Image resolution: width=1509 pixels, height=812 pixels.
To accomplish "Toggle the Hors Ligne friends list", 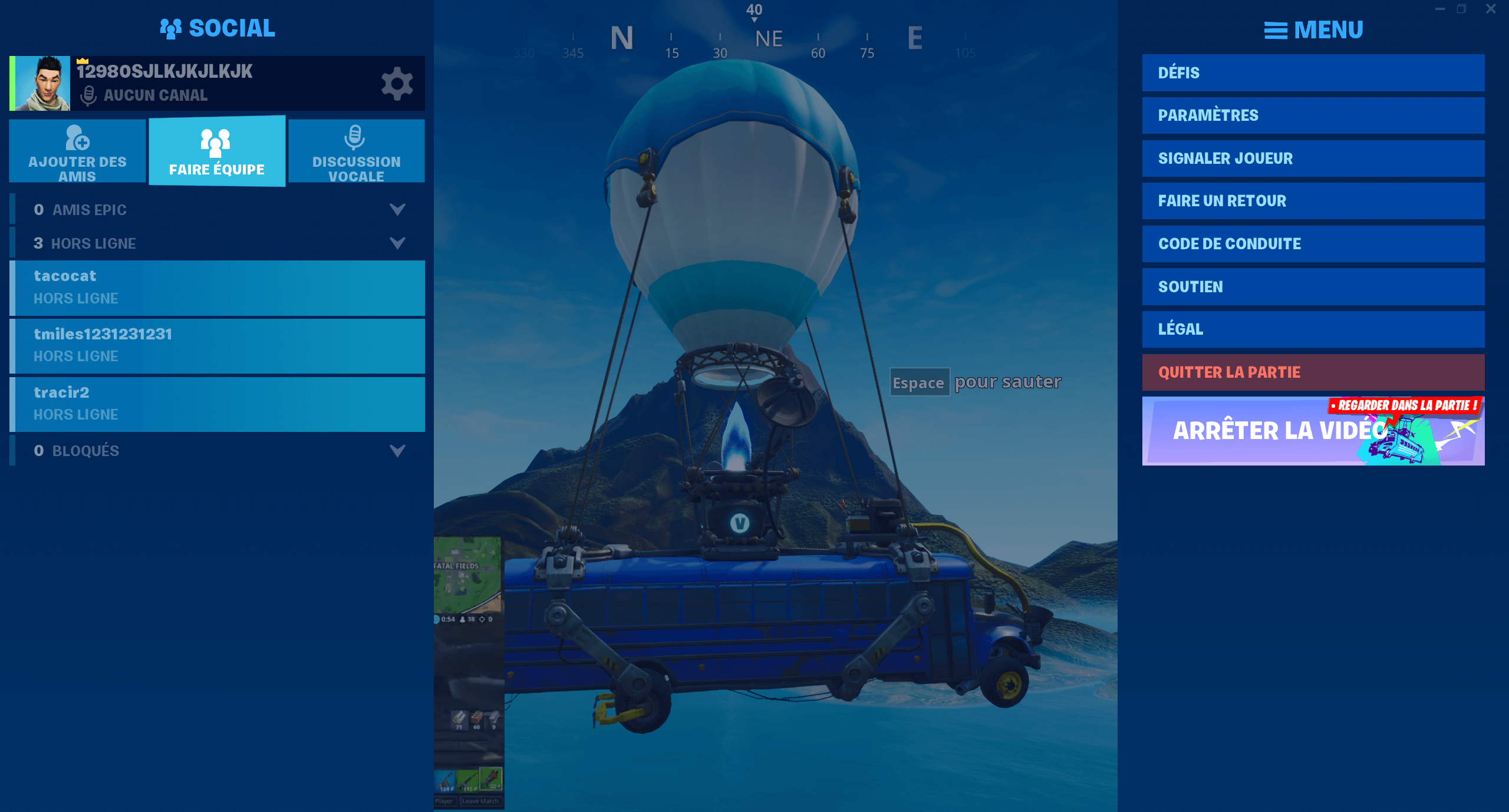I will [397, 243].
